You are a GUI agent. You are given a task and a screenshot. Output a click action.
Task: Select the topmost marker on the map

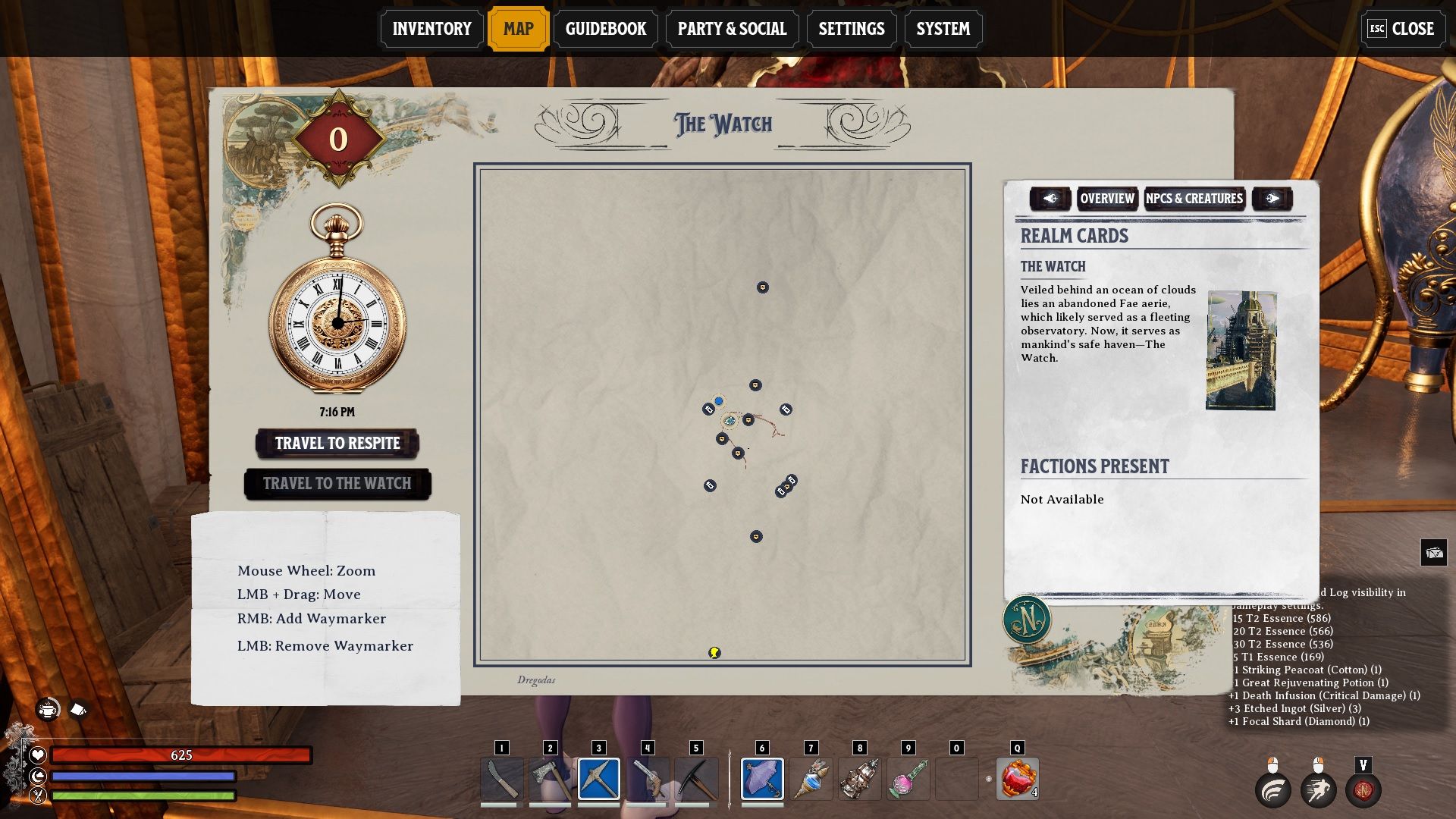(763, 287)
